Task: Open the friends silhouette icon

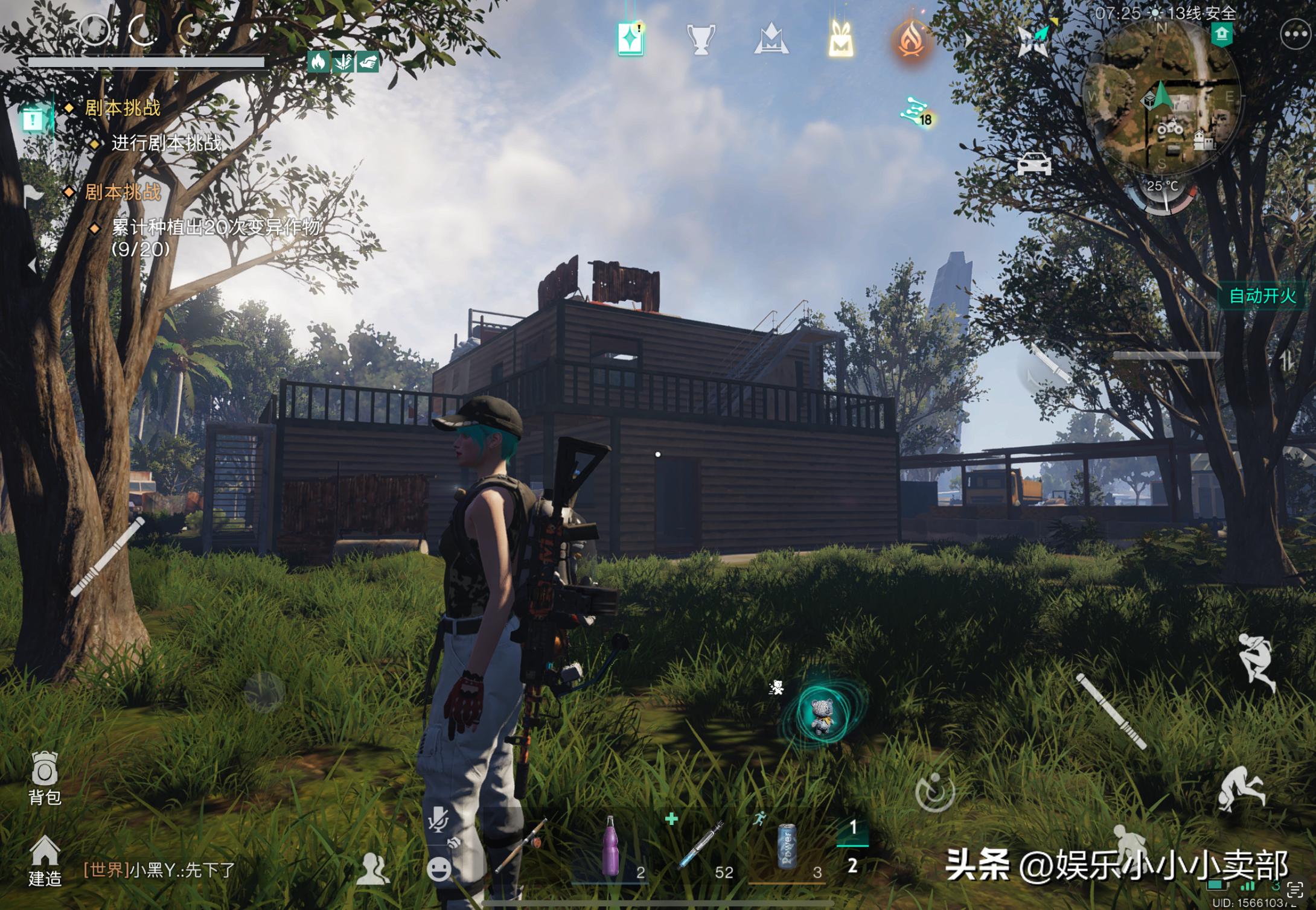Action: coord(373,870)
